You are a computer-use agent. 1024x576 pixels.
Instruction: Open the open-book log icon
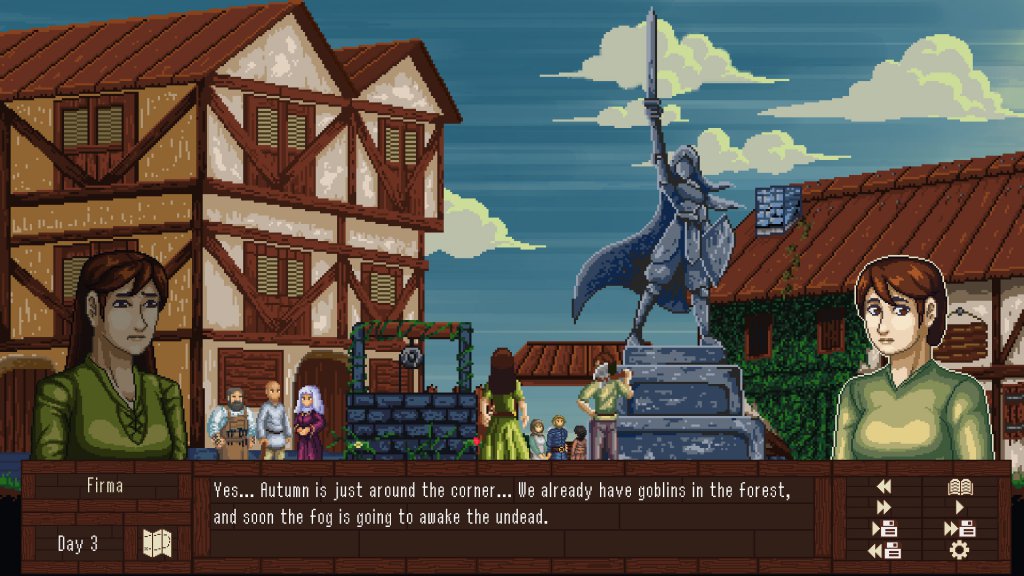[x=960, y=487]
